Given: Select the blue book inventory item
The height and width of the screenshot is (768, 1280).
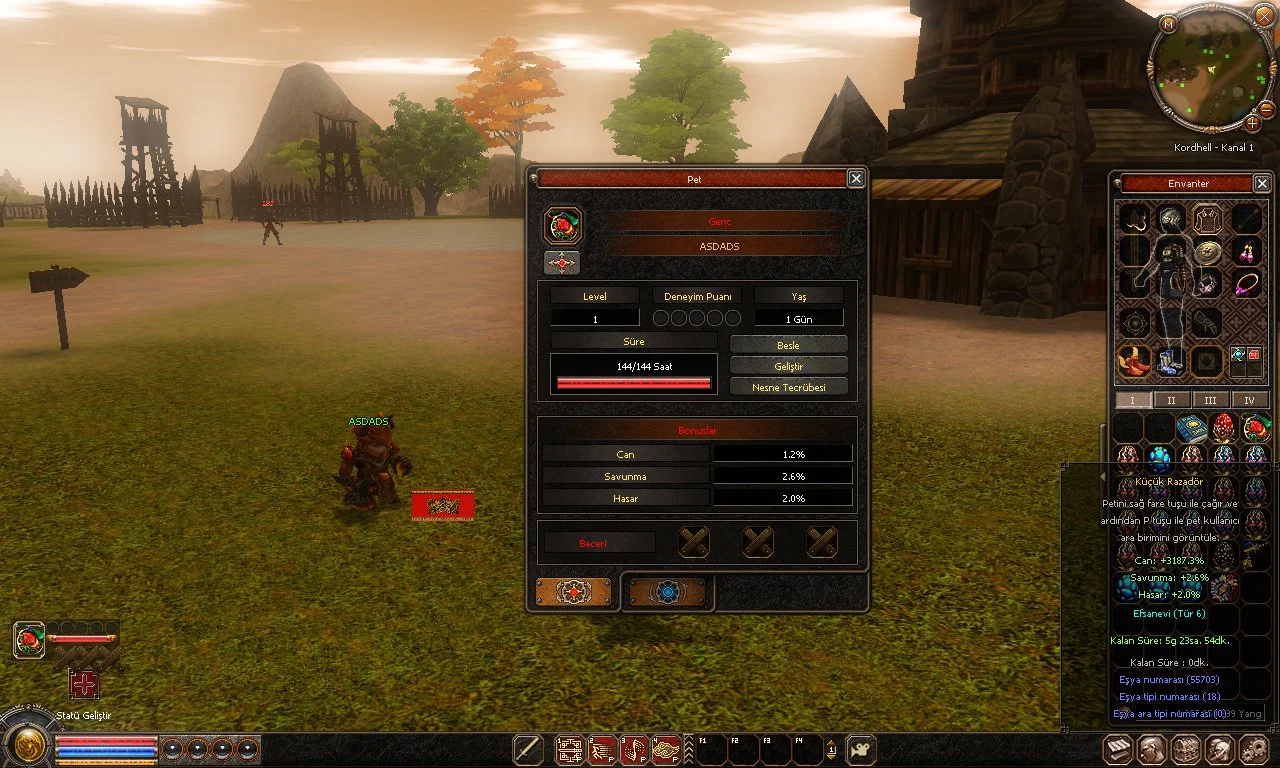Looking at the screenshot, I should (1191, 428).
